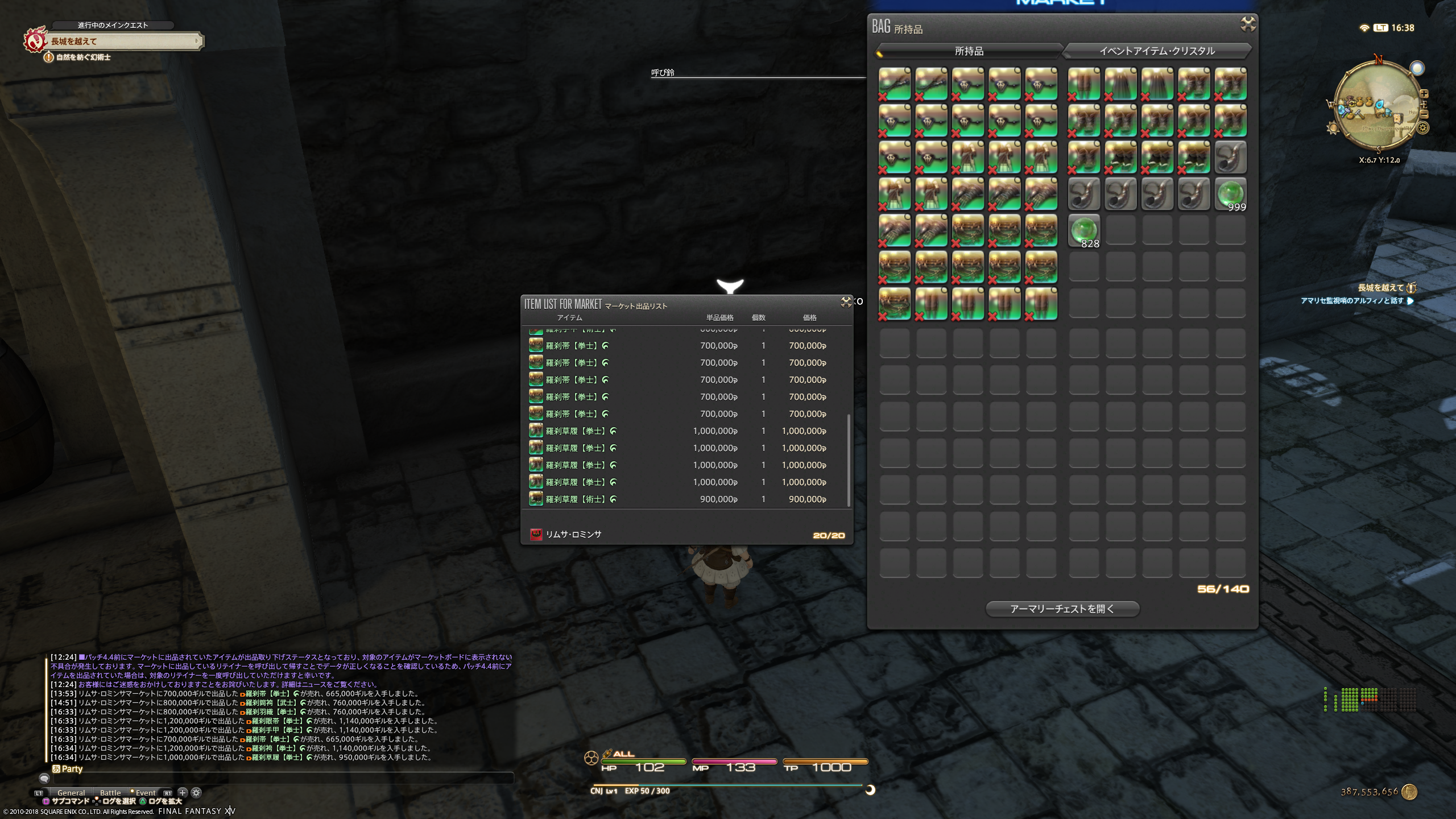
Task: Add a new chat log tab with plus
Action: (183, 792)
